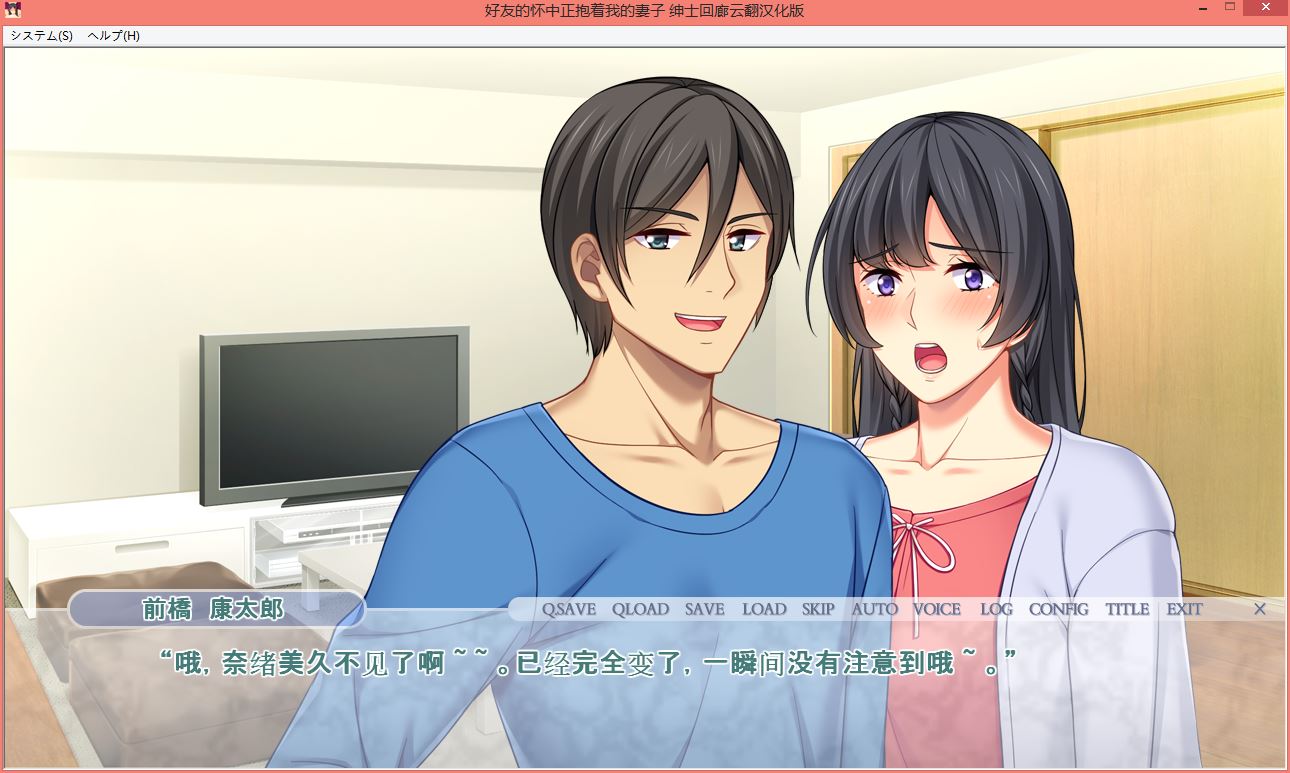Open the CONFIG settings

tap(1058, 609)
